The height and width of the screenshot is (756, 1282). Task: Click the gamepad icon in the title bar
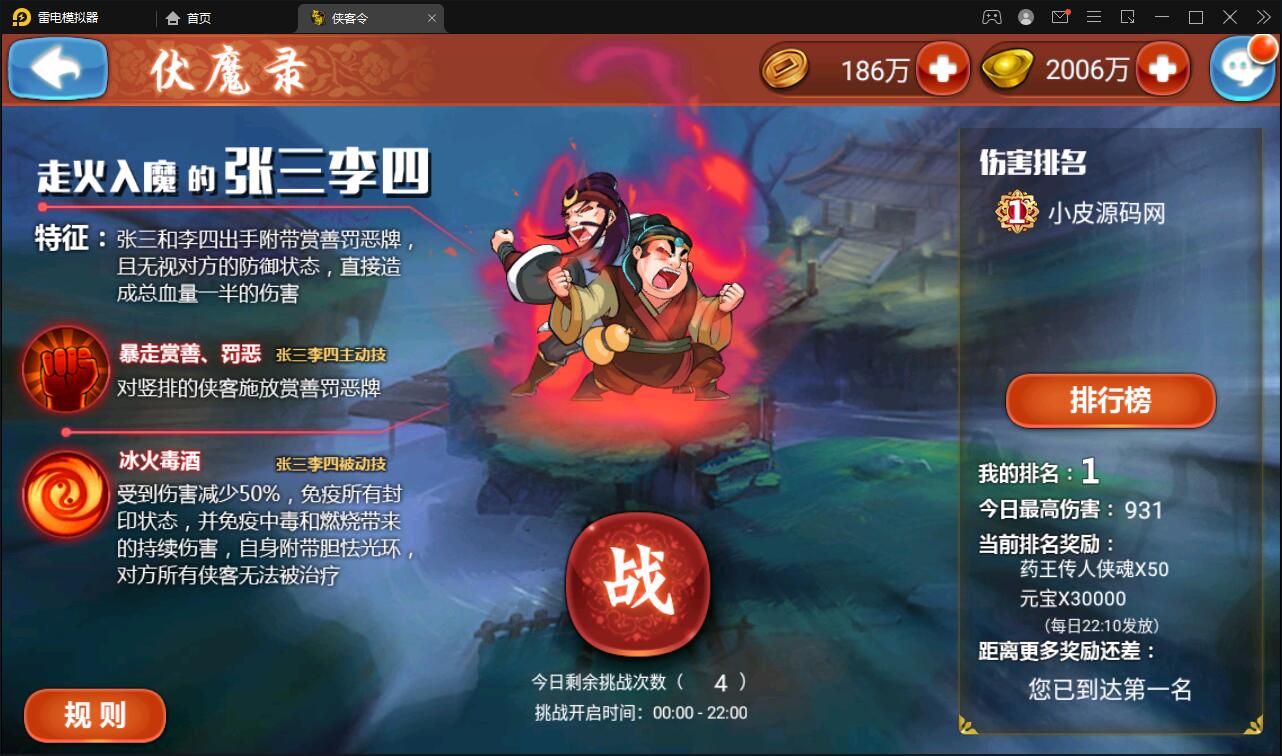(991, 17)
